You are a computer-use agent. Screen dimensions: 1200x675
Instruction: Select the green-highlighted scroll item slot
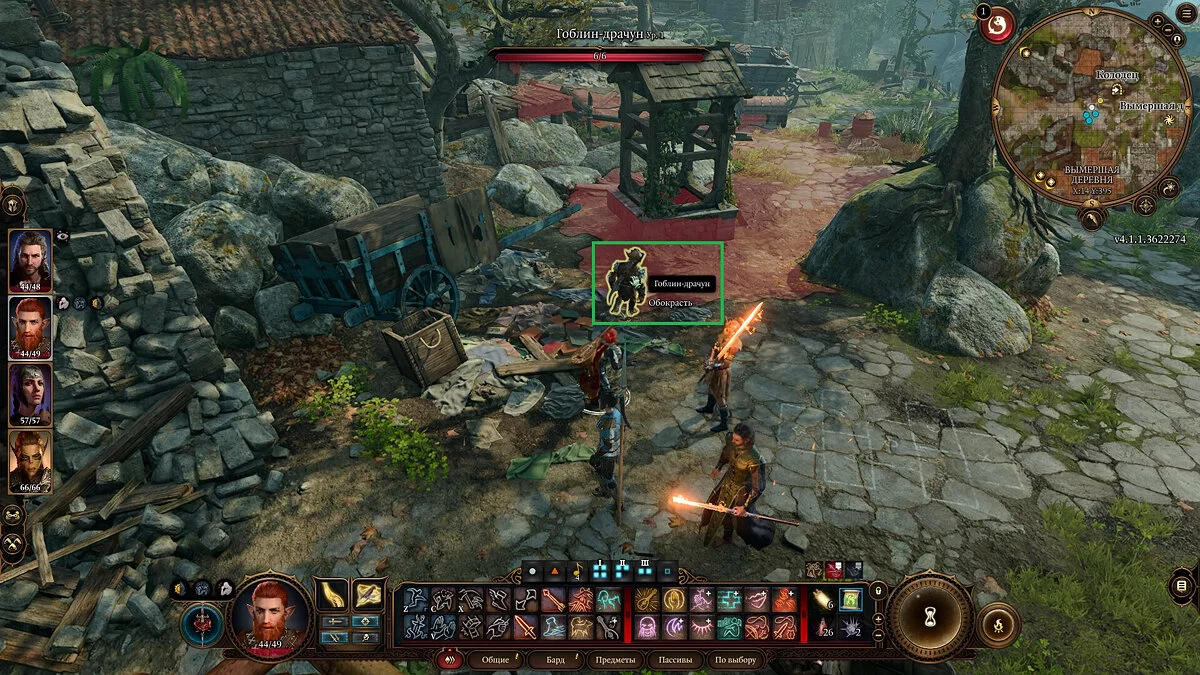coord(850,600)
